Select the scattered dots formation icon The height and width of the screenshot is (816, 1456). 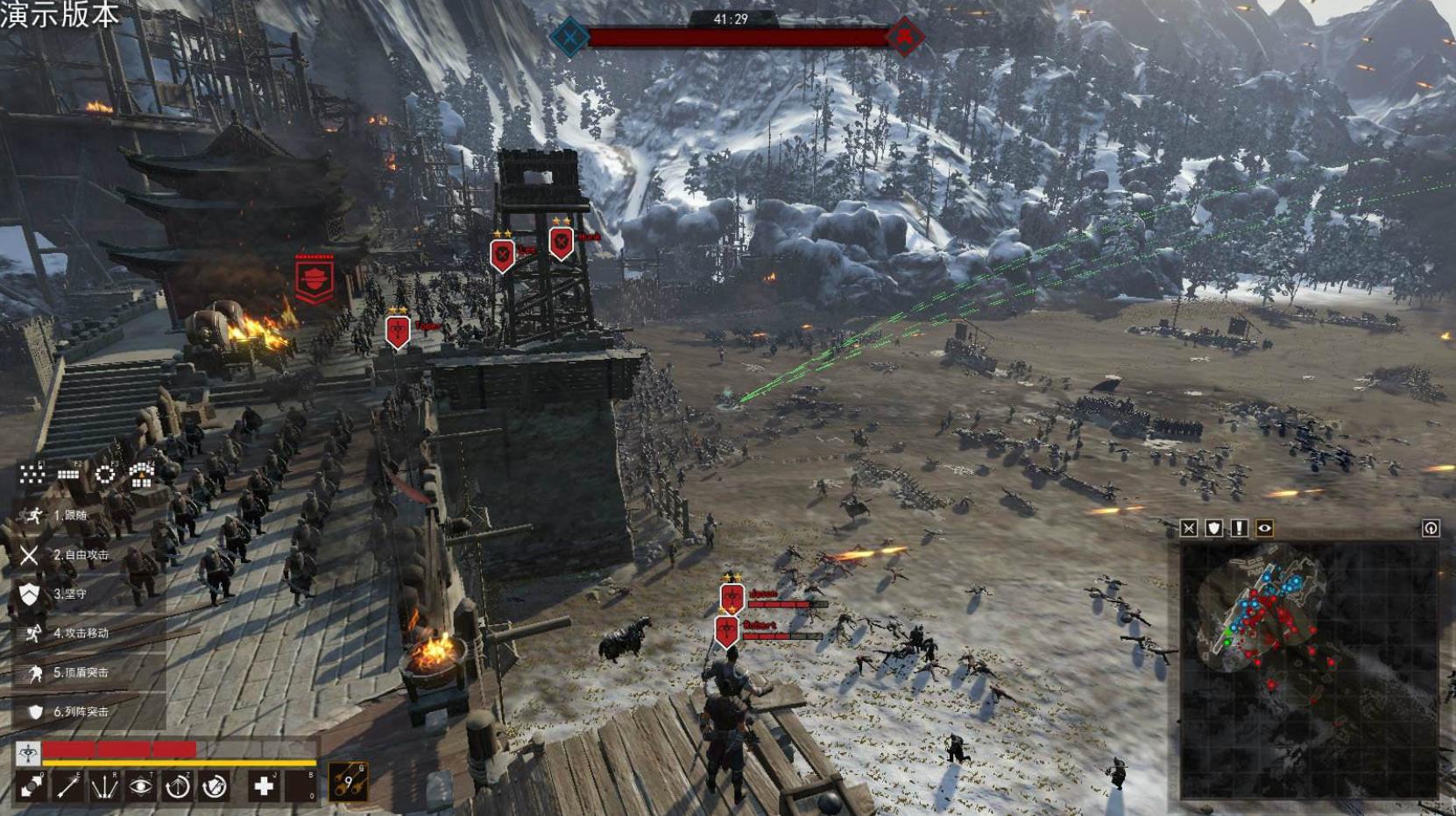[32, 475]
